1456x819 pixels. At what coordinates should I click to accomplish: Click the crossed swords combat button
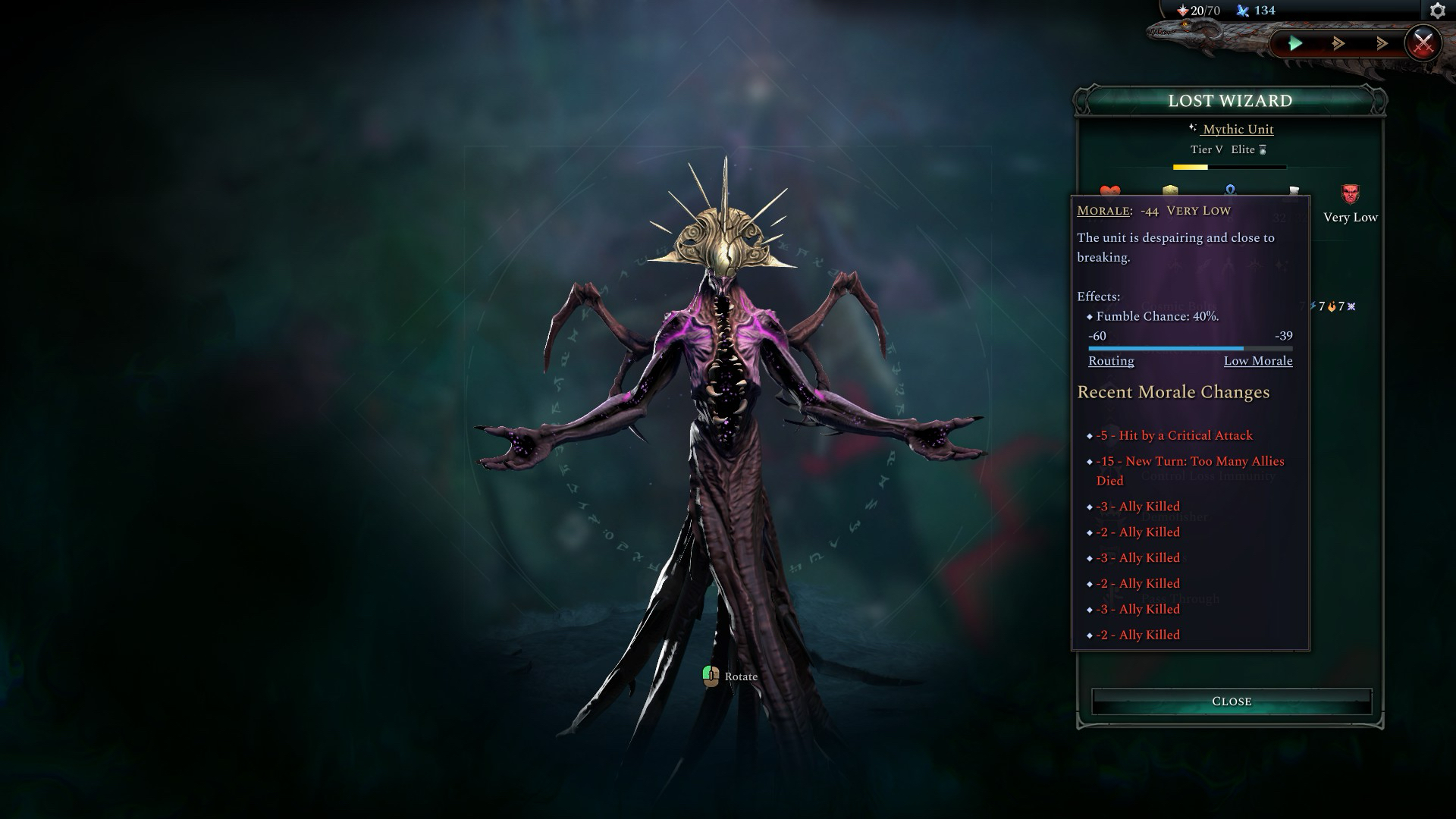pyautogui.click(x=1423, y=43)
